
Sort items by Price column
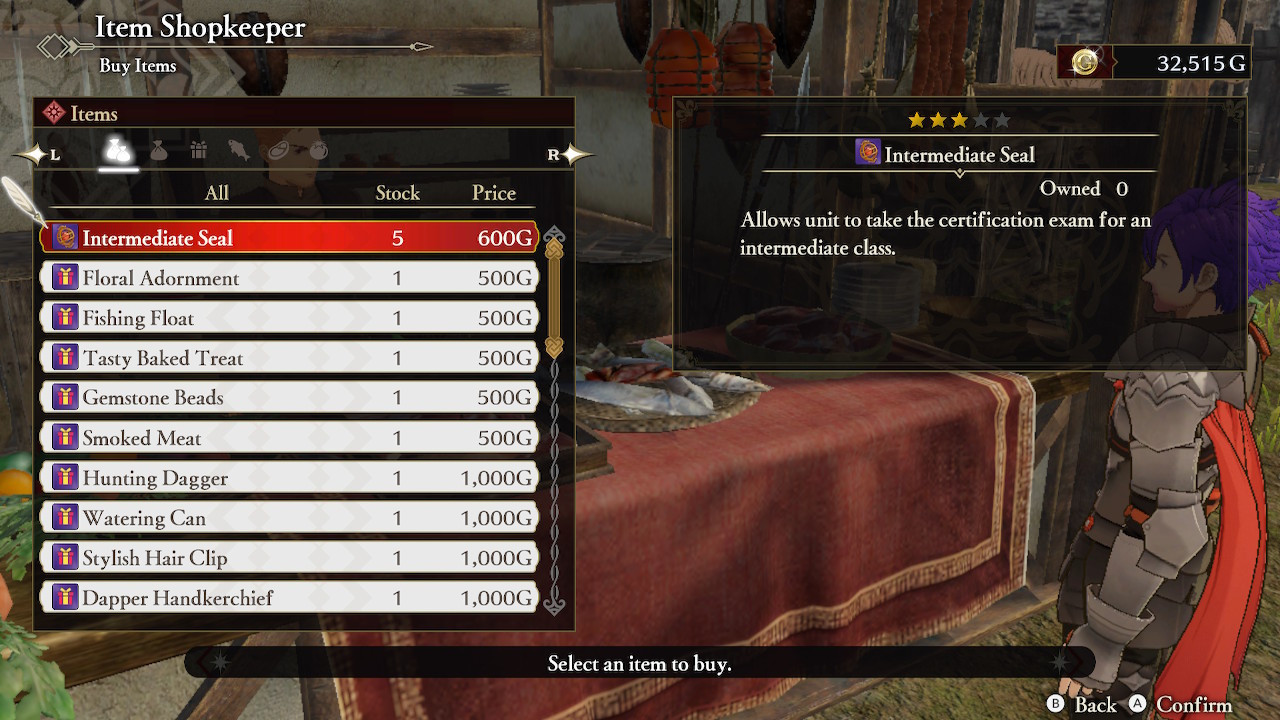click(493, 193)
